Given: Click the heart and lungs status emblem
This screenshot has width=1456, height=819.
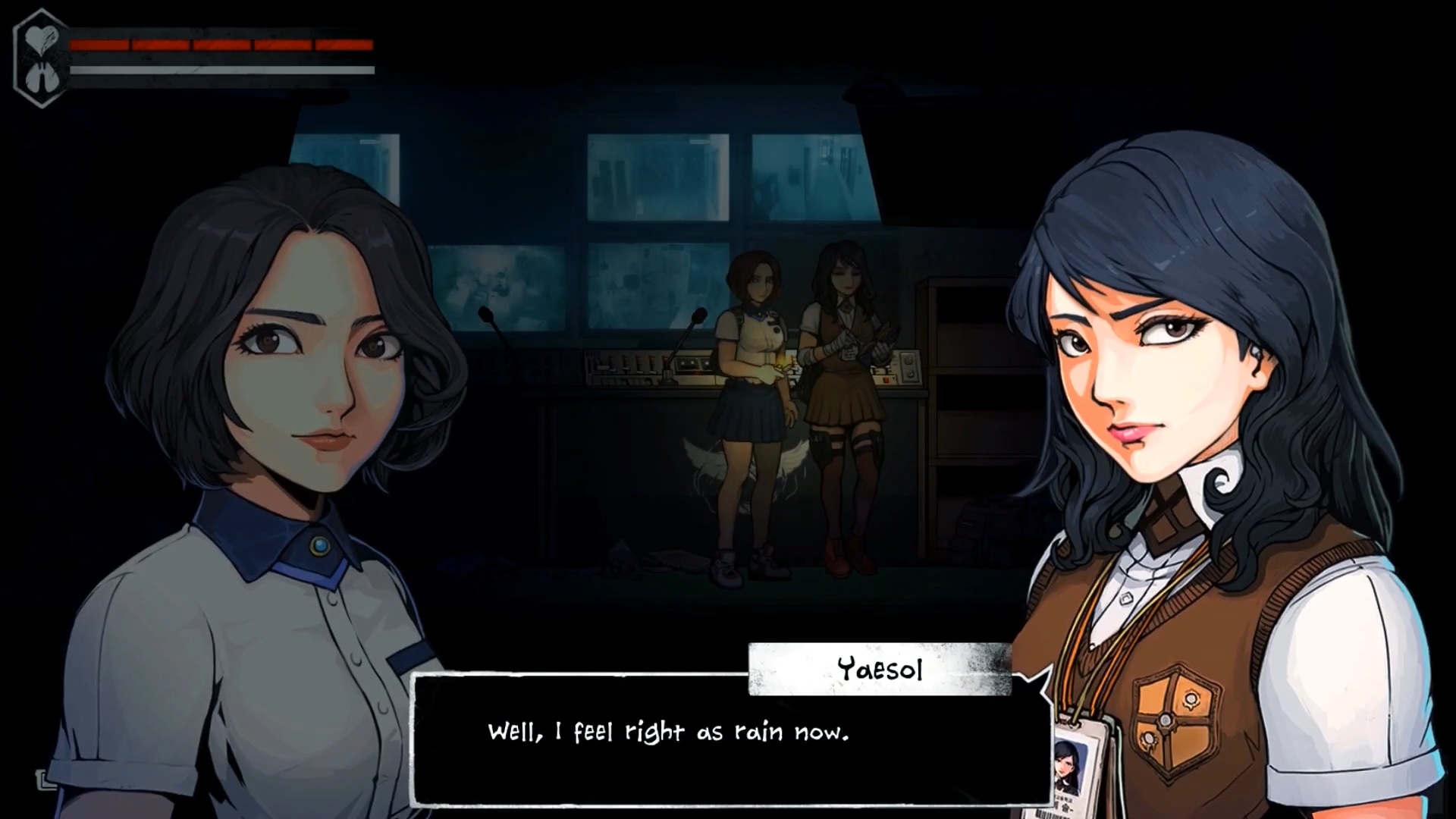Looking at the screenshot, I should (x=39, y=58).
